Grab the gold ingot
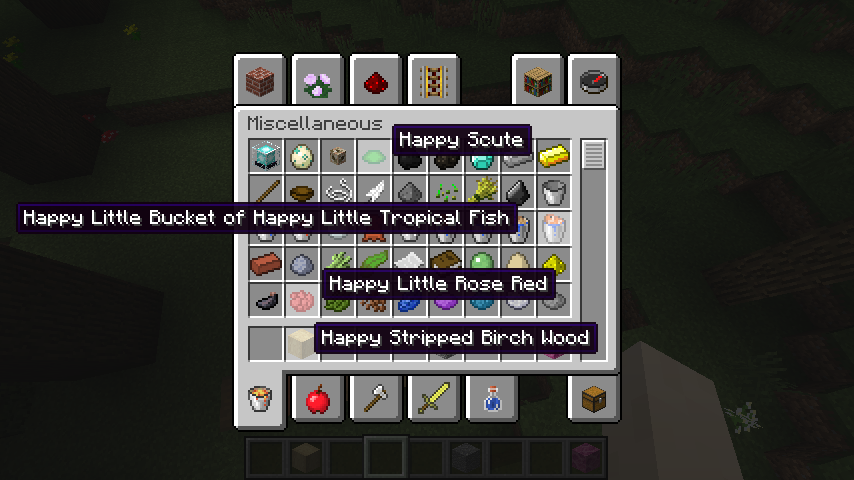The image size is (854, 480). (553, 156)
